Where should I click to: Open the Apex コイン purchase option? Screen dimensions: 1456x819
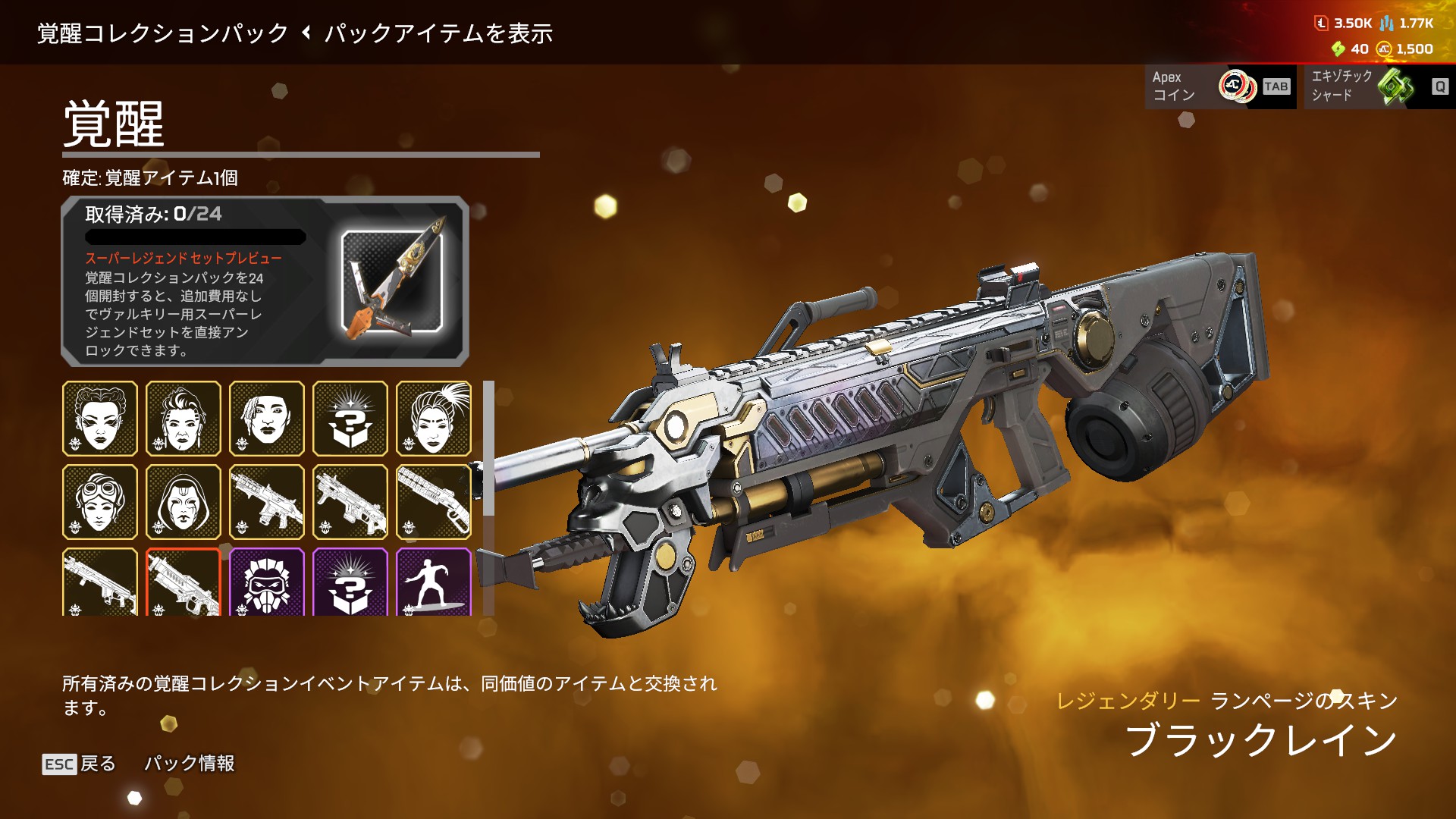tap(1219, 86)
